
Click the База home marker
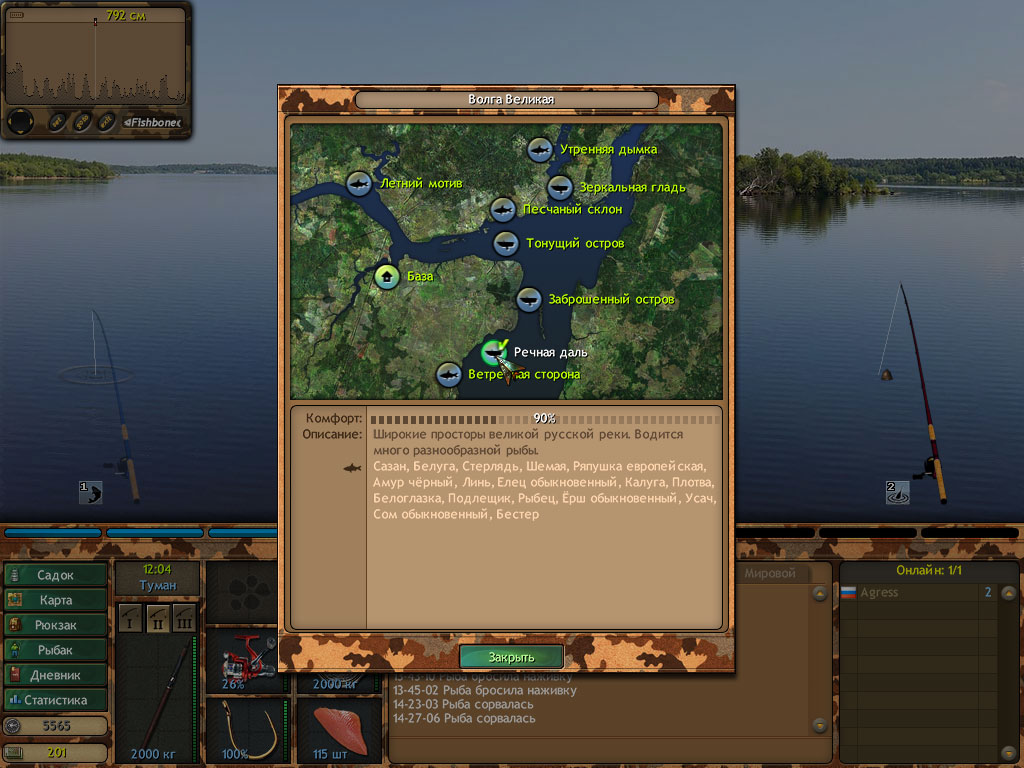coord(387,276)
